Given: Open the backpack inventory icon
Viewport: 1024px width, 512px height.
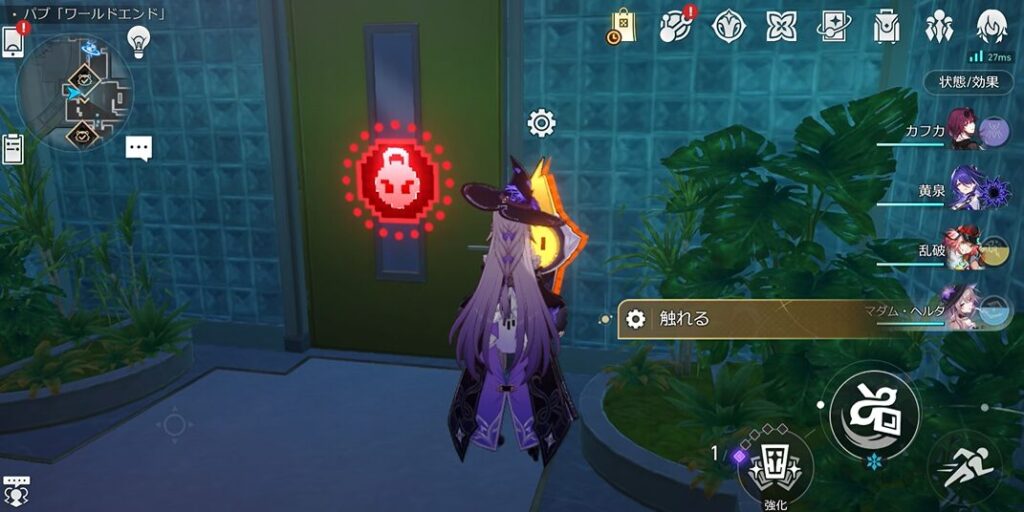Looking at the screenshot, I should click(x=886, y=26).
